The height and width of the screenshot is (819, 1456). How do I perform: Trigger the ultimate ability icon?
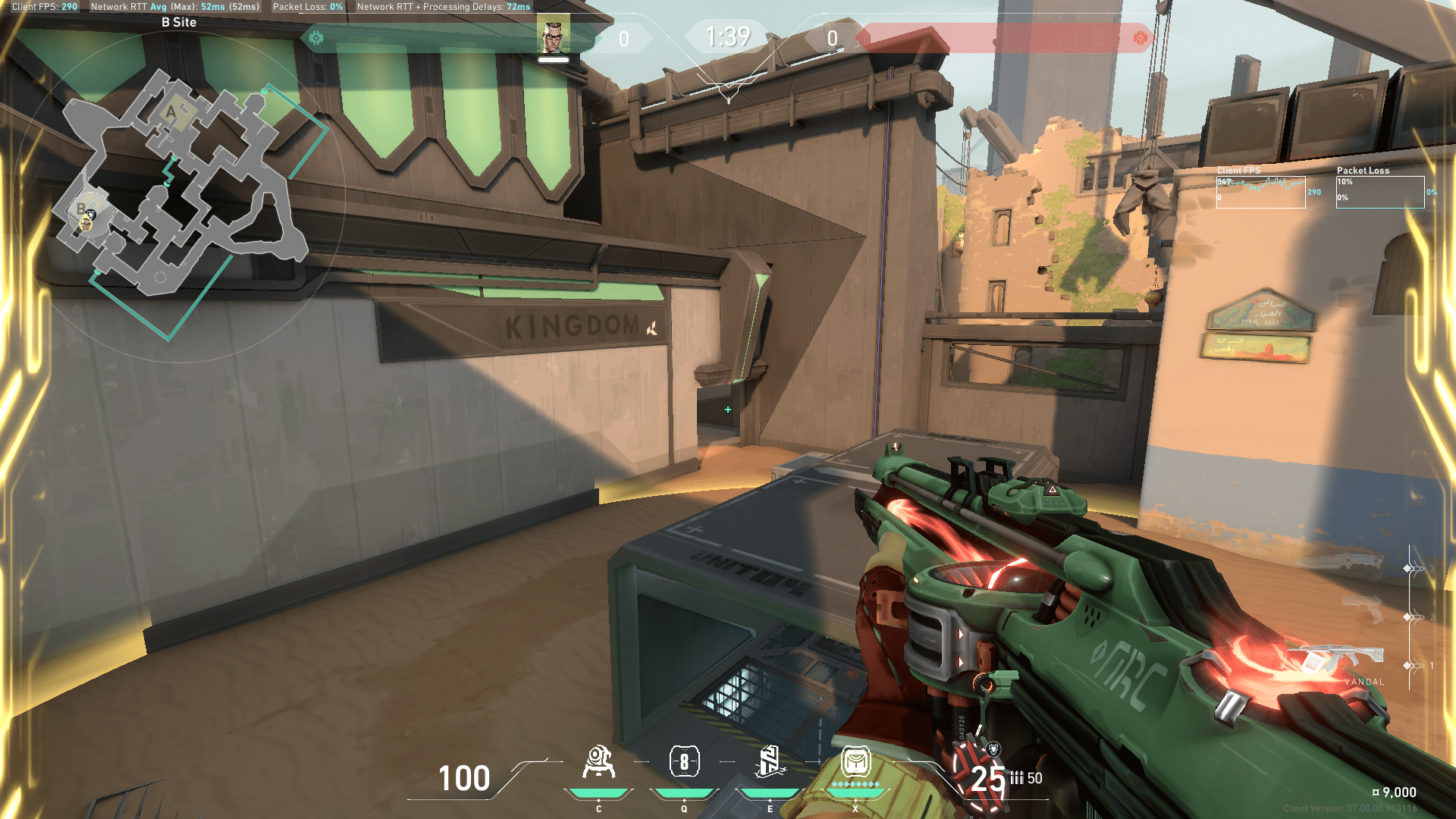(855, 761)
